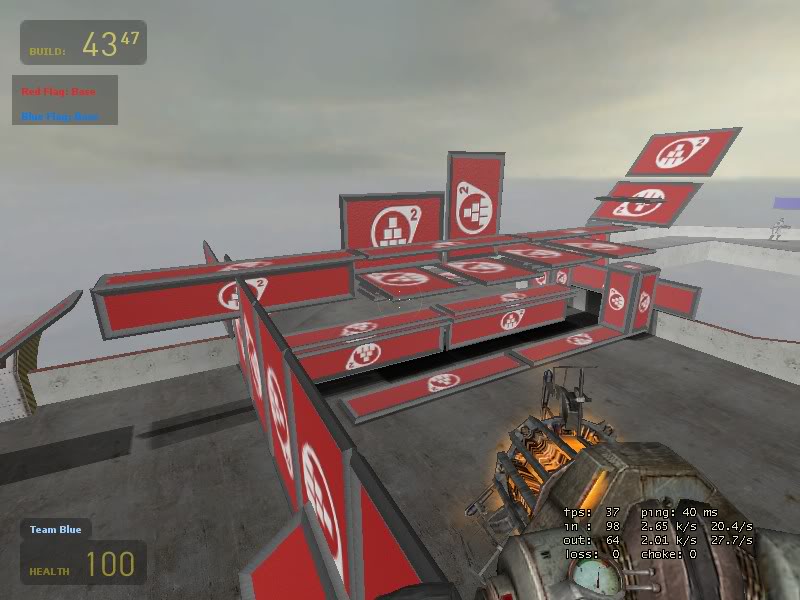Viewport: 800px width, 600px height.
Task: Select the Blue Flag status entry
Action: (60, 116)
